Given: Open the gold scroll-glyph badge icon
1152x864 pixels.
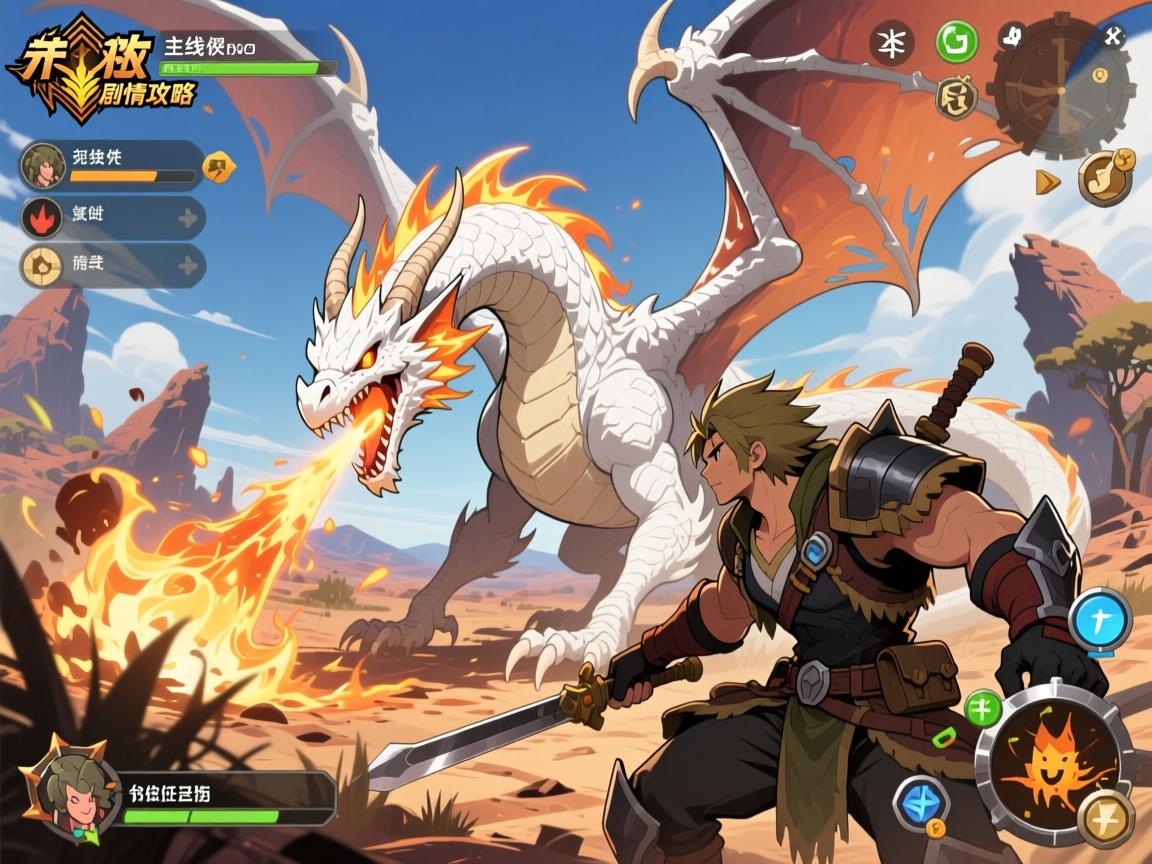Looking at the screenshot, I should 957,97.
